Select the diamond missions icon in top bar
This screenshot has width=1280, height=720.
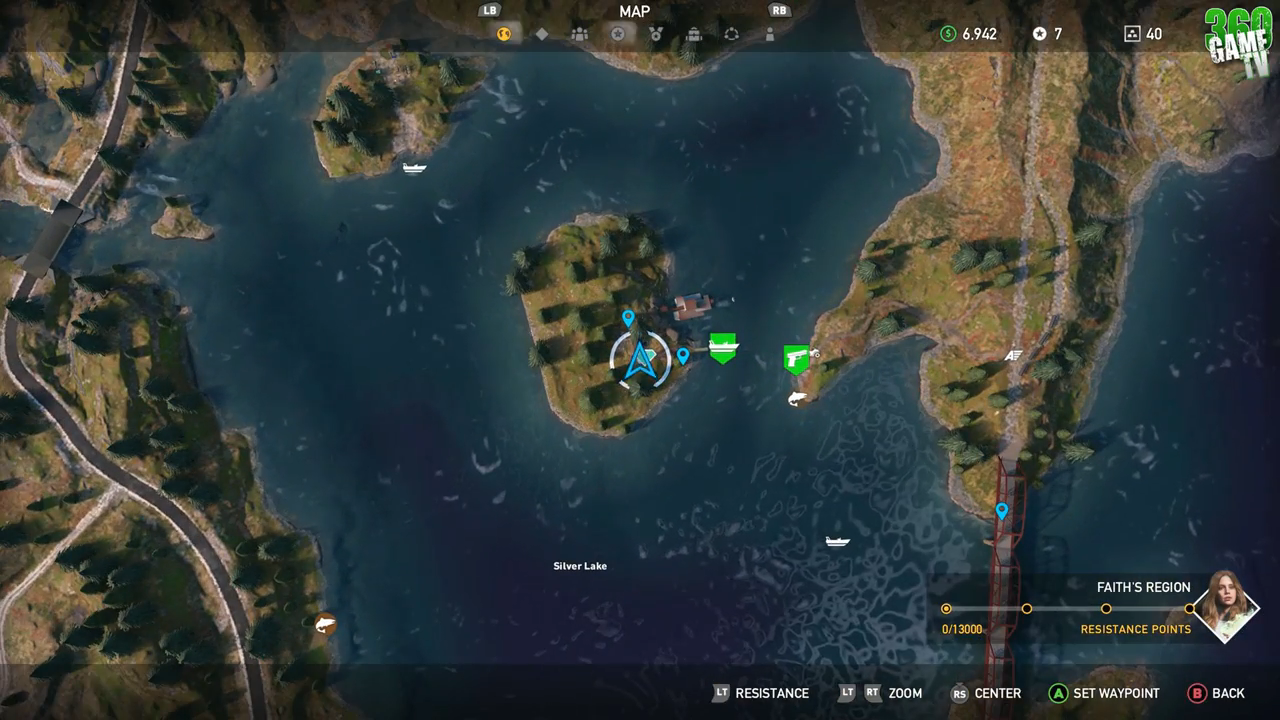(542, 33)
